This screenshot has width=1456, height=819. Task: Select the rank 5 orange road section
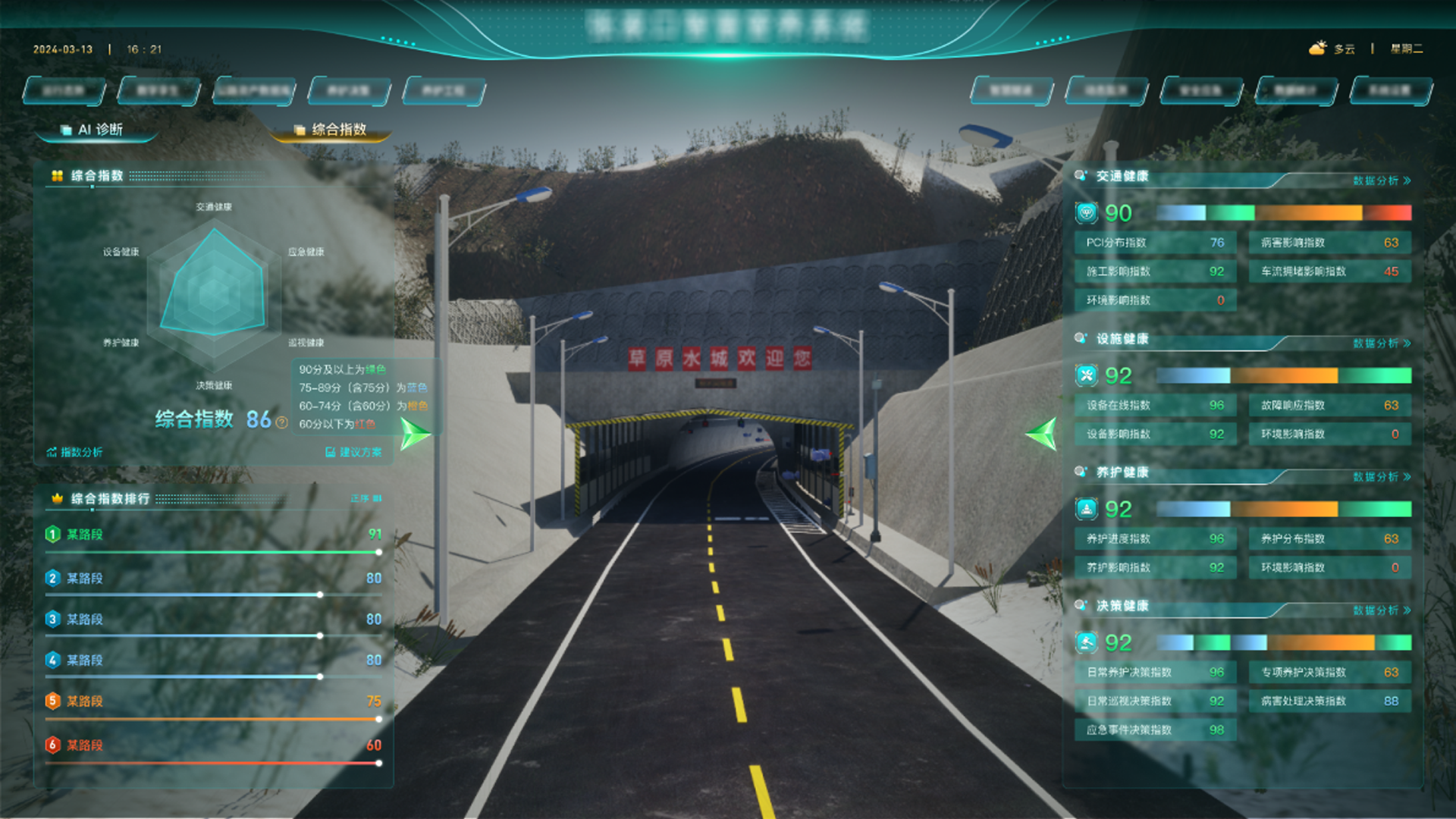(212, 701)
